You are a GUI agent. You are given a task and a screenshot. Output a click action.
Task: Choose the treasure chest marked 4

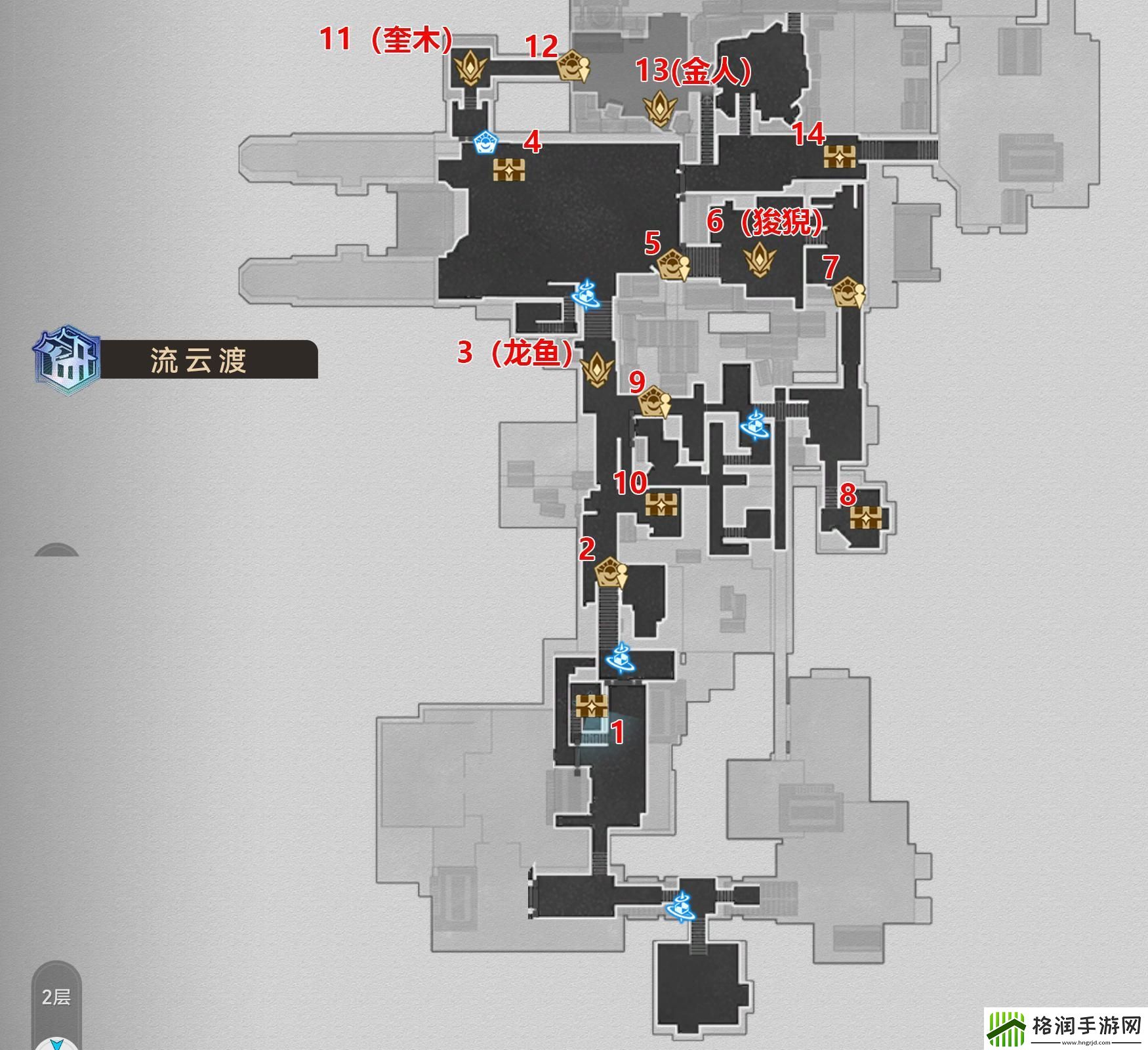(509, 170)
